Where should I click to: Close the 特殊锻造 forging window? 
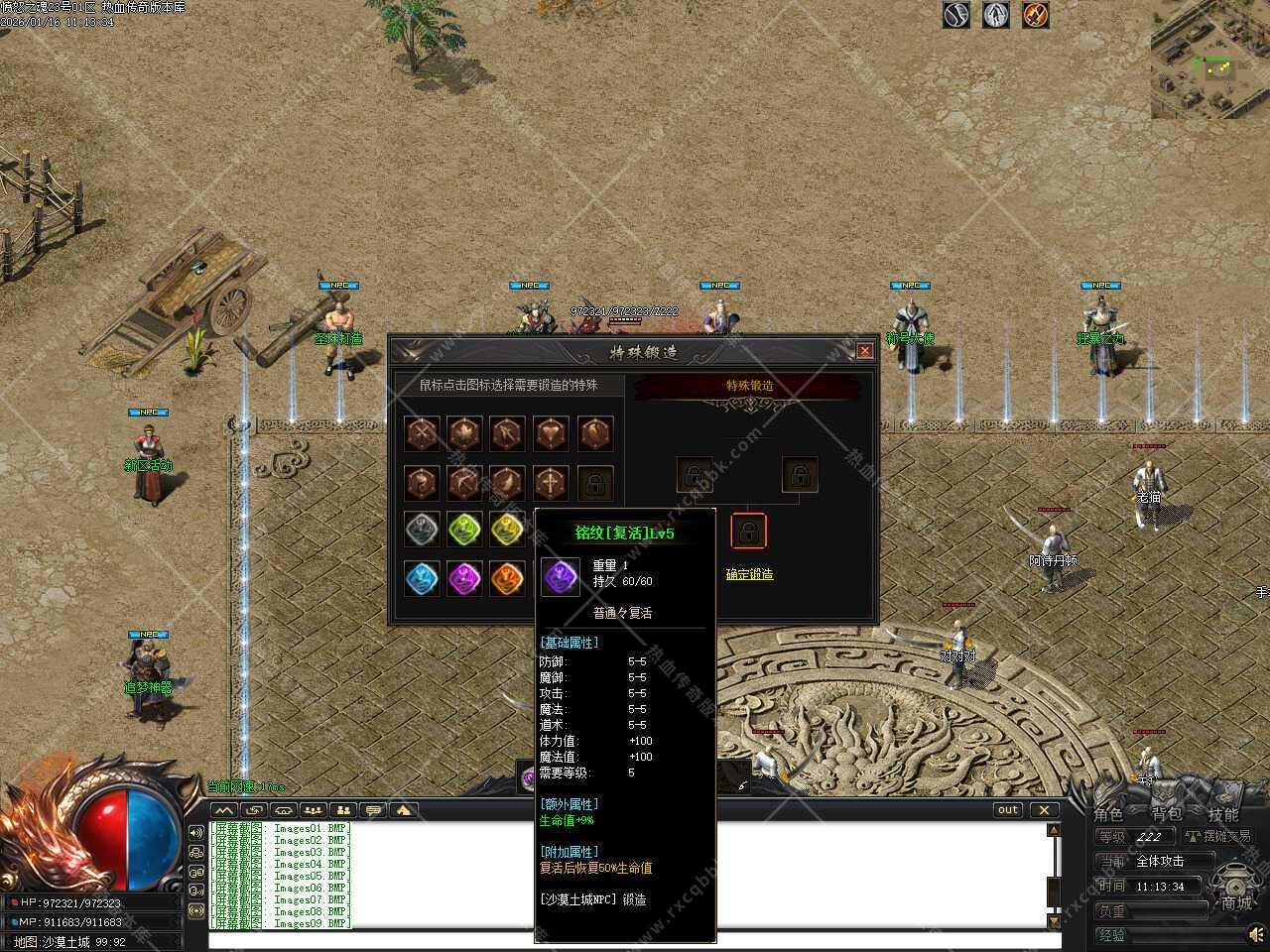tap(865, 351)
